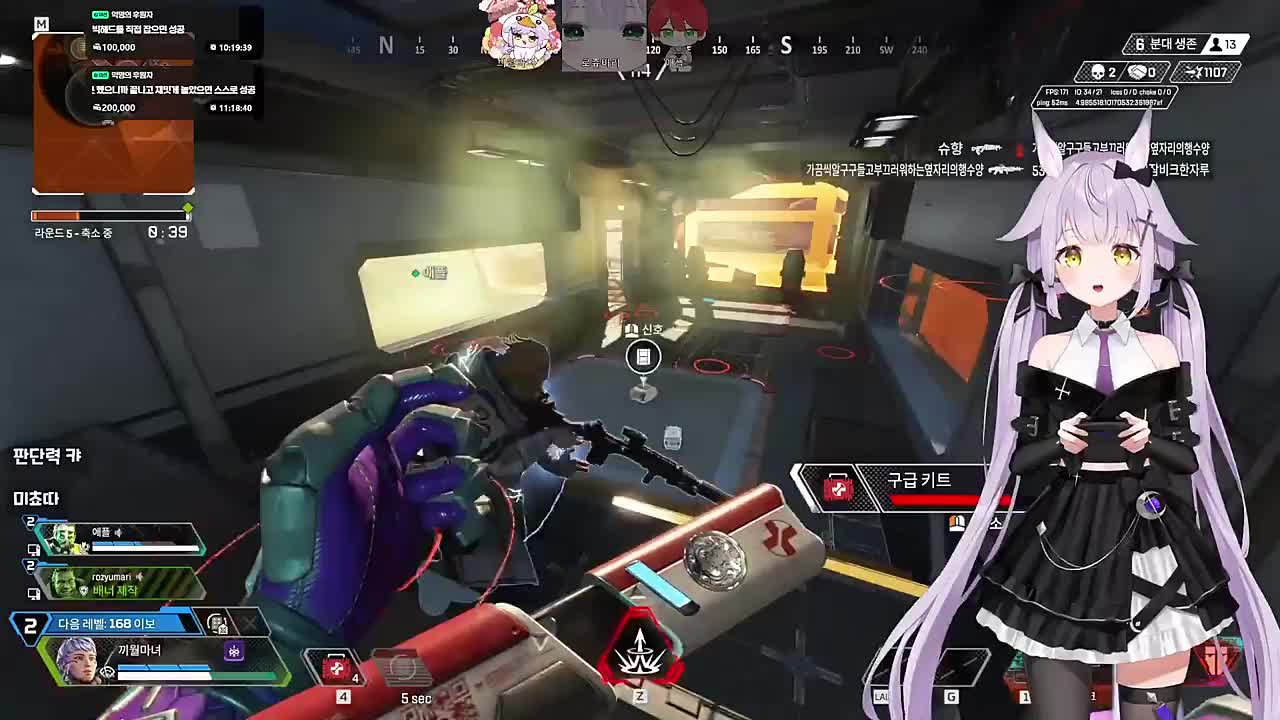
Task: Mute rozyumari's speaker indicator
Action: coord(139,577)
